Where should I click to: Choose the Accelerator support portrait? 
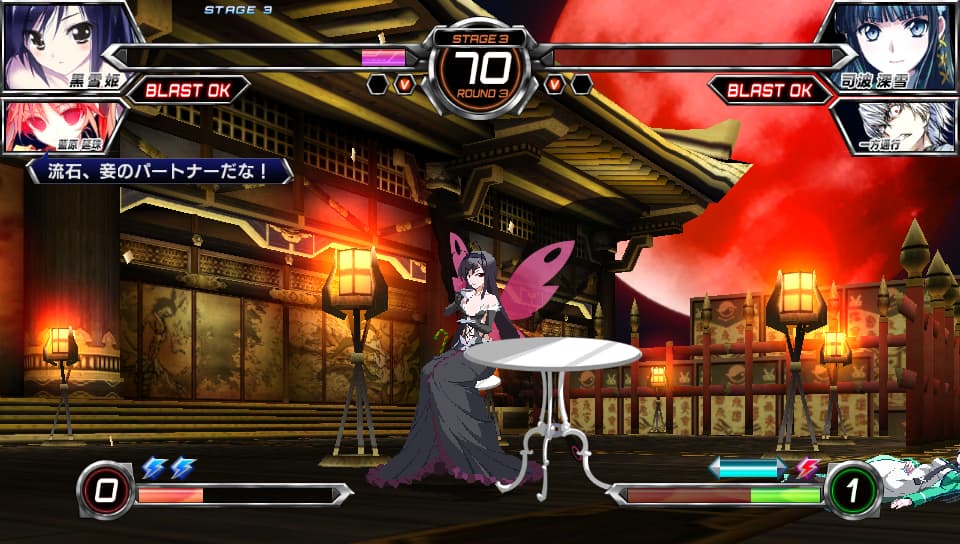[x=895, y=124]
